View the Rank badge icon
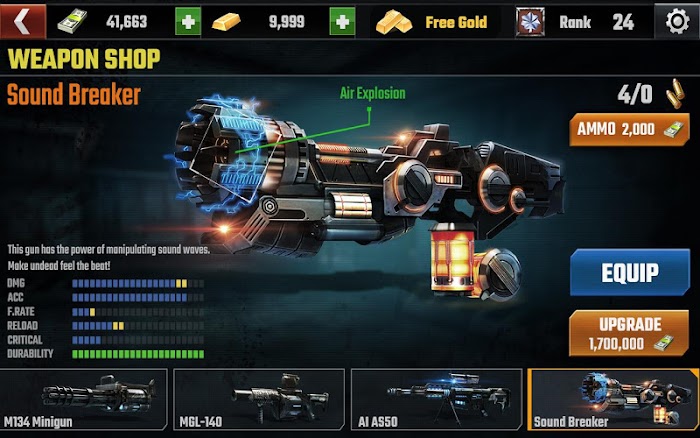The image size is (700, 438). pyautogui.click(x=530, y=21)
